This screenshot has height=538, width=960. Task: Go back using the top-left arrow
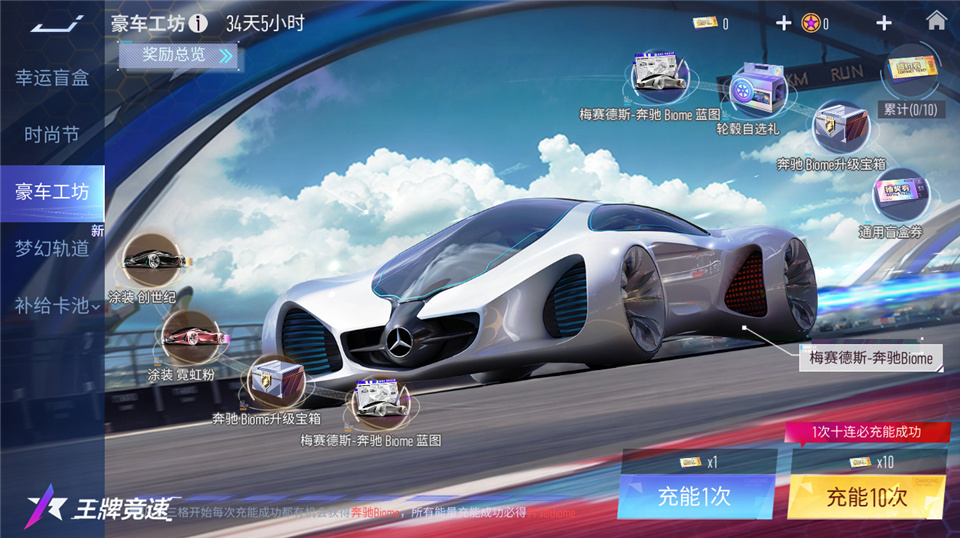(x=52, y=22)
